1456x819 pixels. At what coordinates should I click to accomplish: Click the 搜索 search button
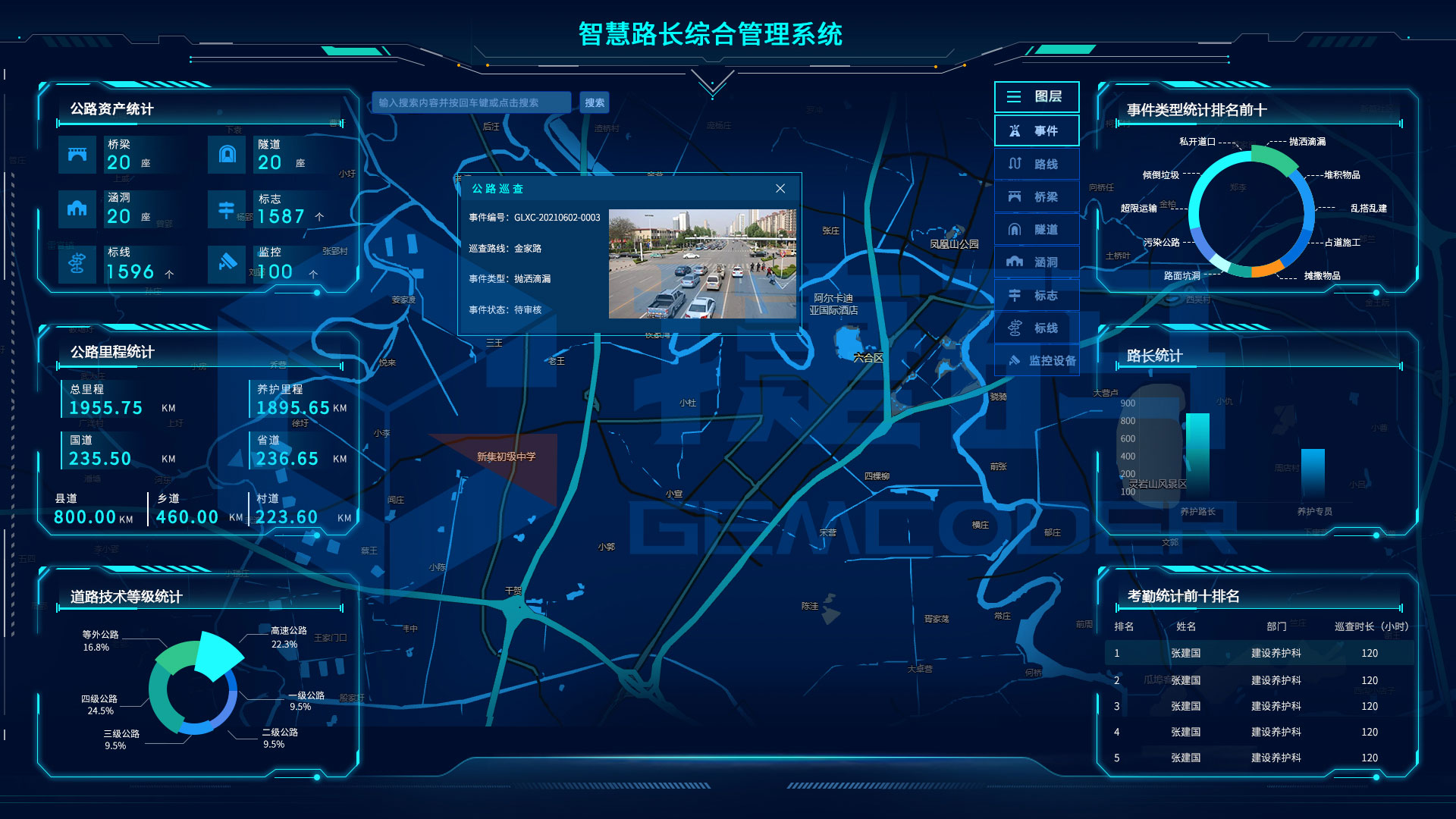[594, 102]
